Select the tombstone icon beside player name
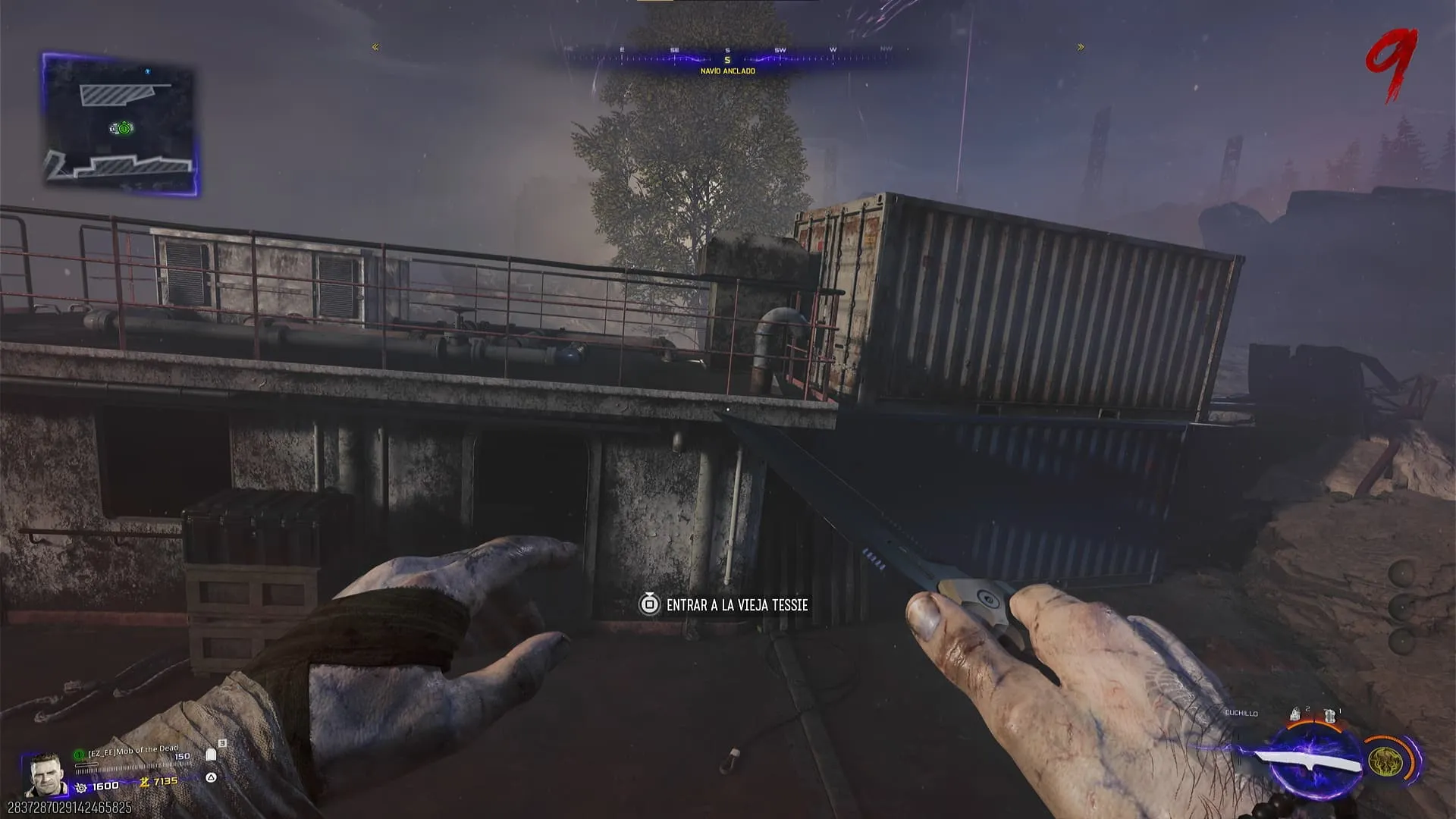 pos(212,755)
